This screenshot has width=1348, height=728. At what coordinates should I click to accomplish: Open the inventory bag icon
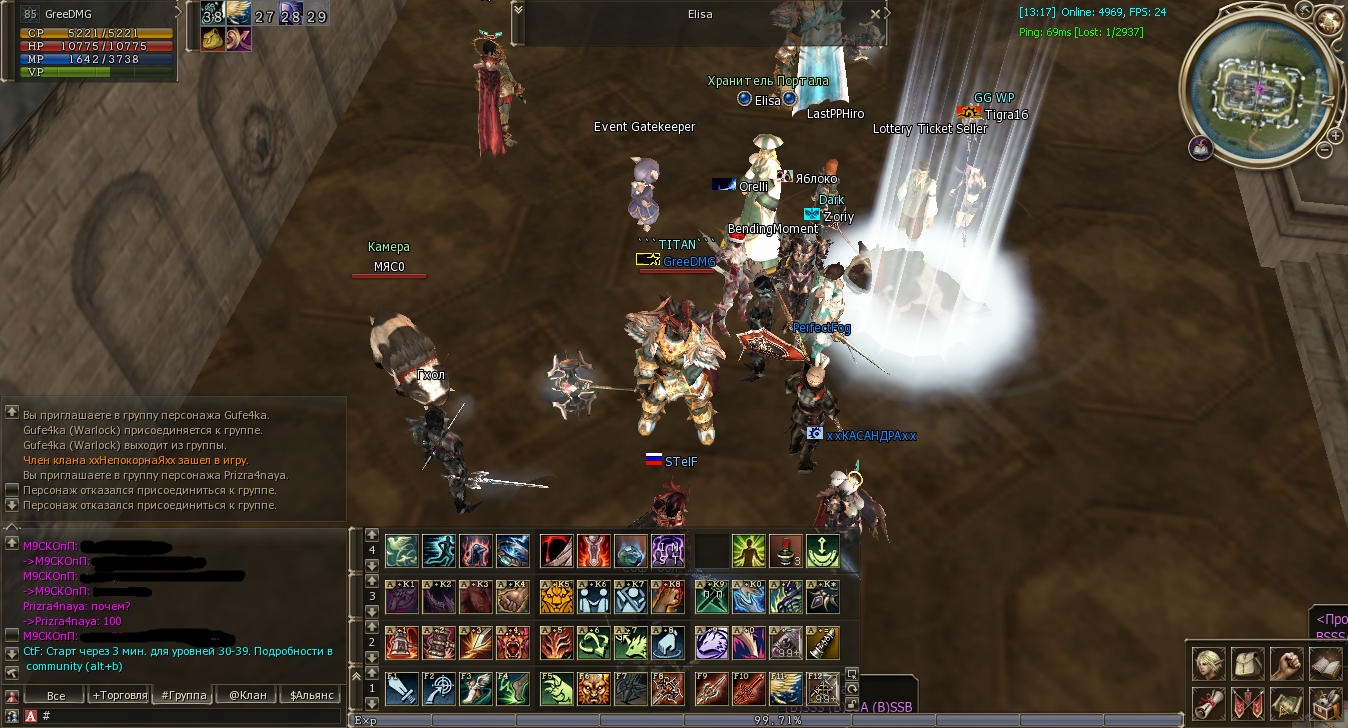tap(1247, 664)
